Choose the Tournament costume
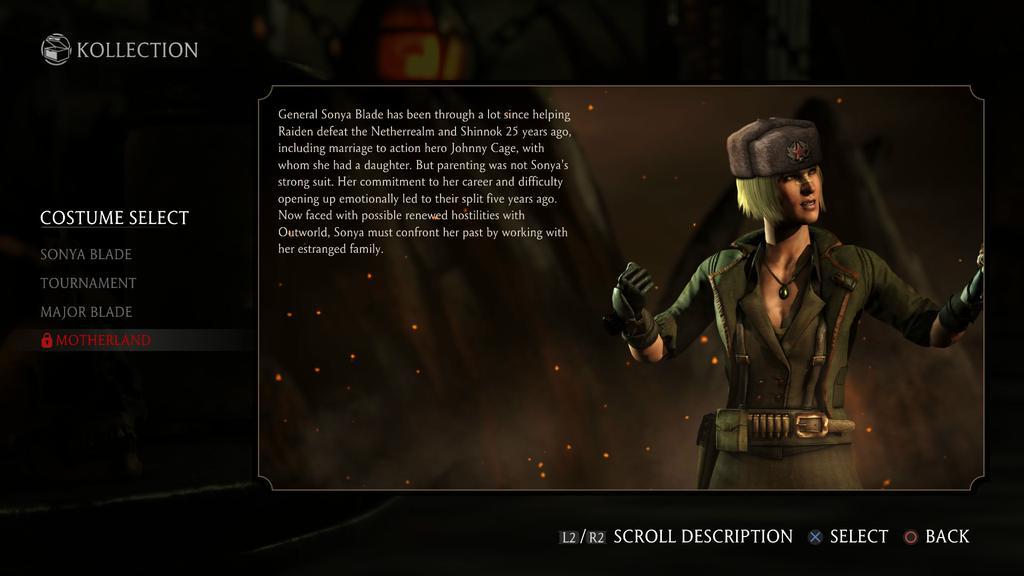1024x576 pixels. pyautogui.click(x=88, y=283)
